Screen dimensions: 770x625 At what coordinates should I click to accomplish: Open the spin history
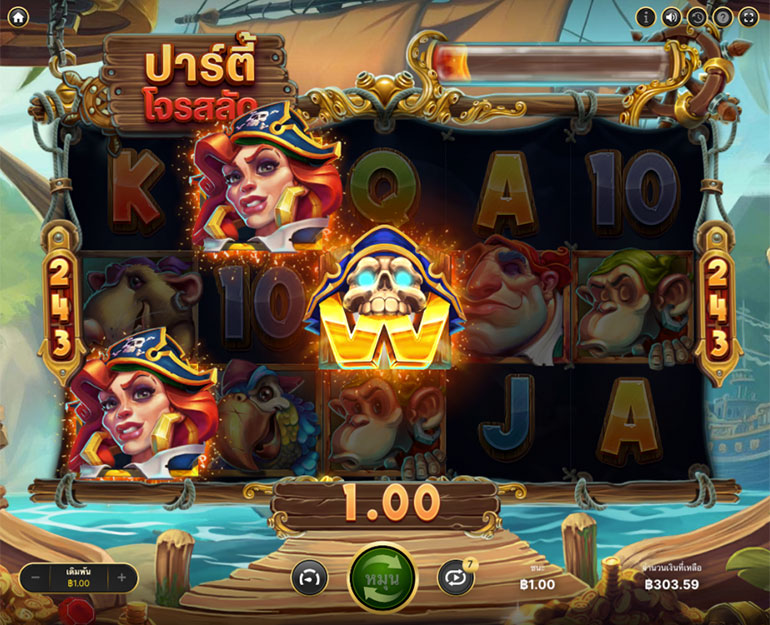(697, 17)
